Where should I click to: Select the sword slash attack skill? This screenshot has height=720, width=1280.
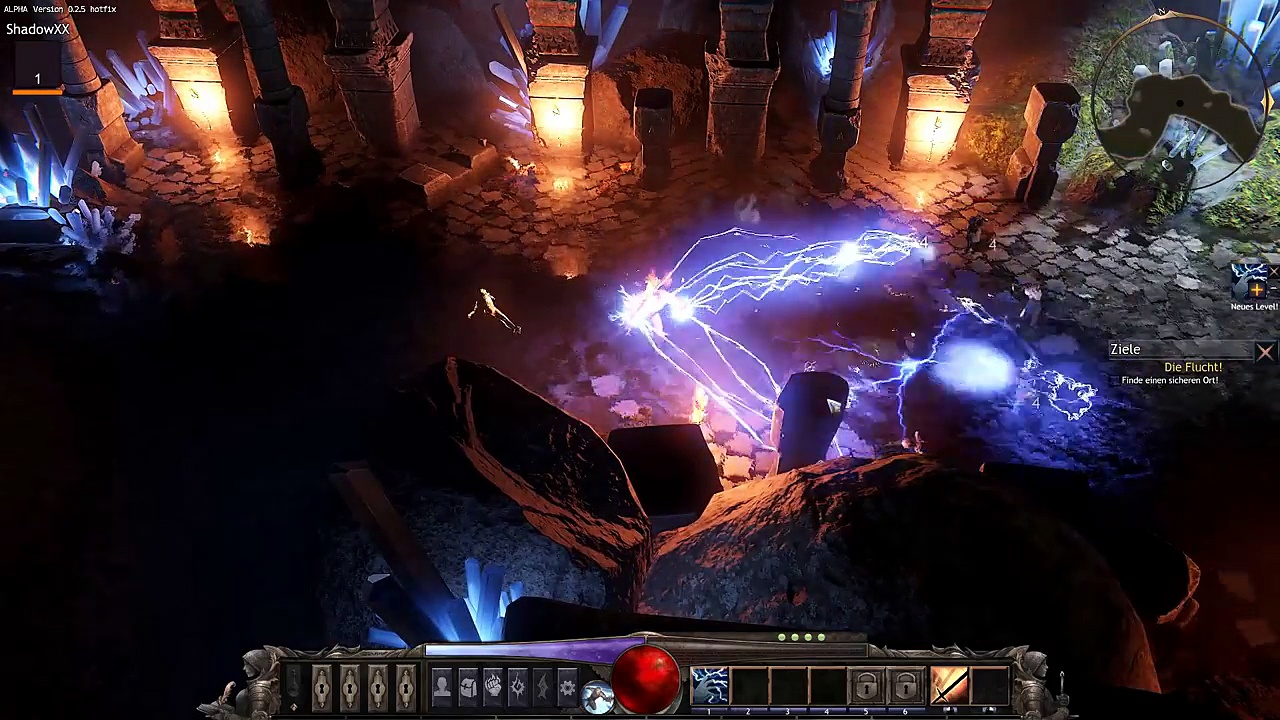[949, 686]
